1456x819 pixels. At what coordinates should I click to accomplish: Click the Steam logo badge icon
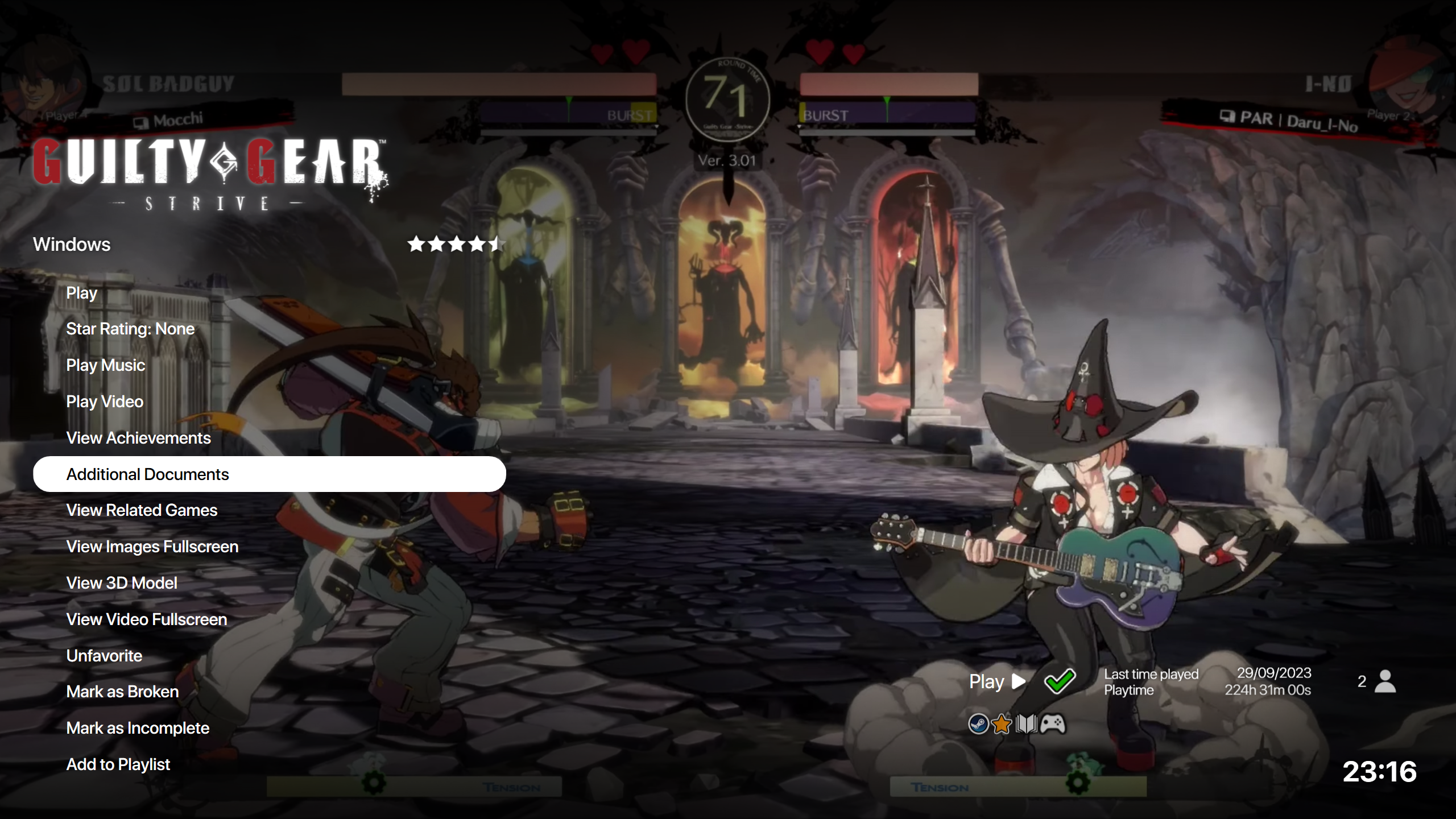978,724
